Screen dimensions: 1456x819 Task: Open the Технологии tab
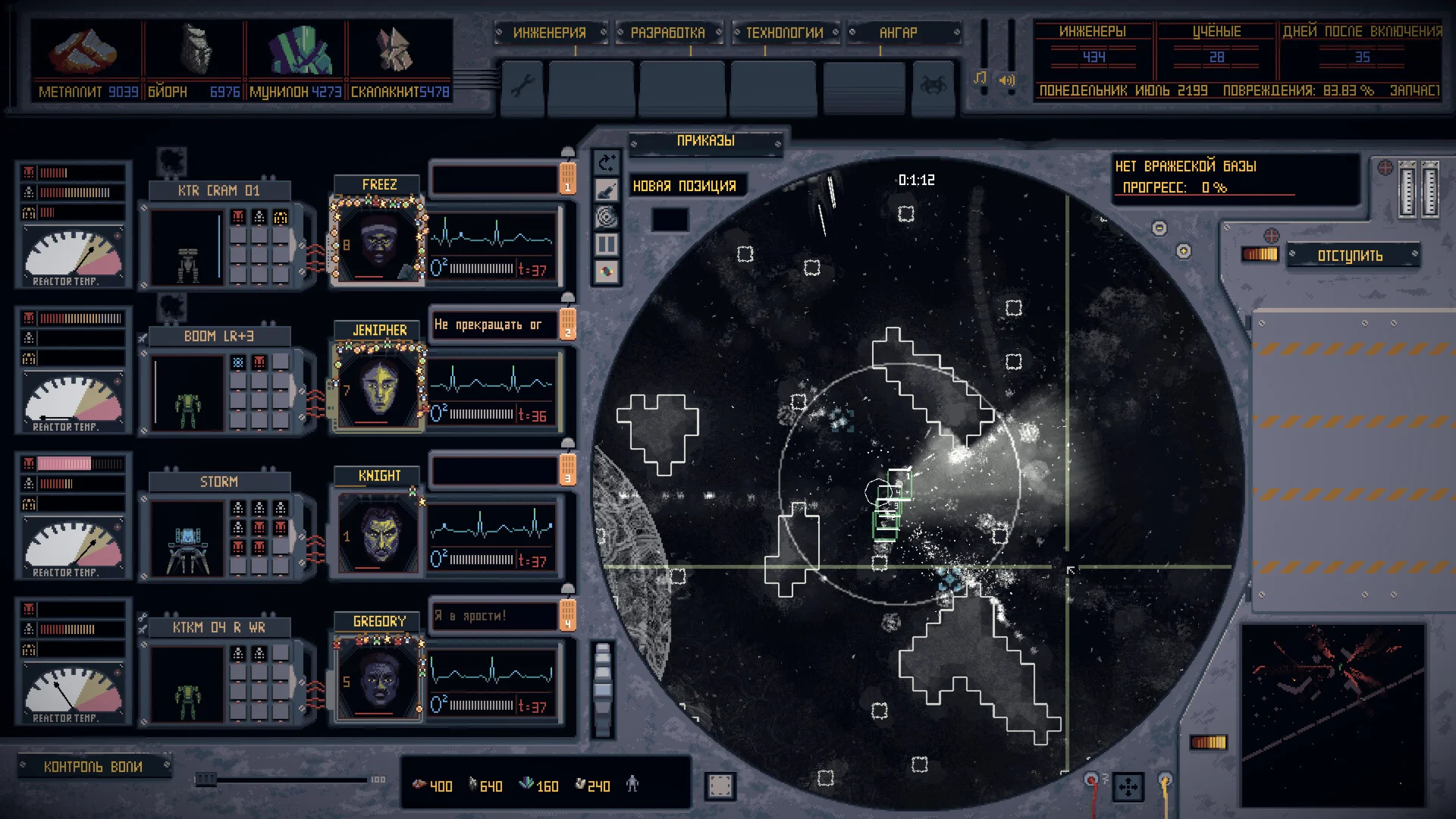(784, 33)
